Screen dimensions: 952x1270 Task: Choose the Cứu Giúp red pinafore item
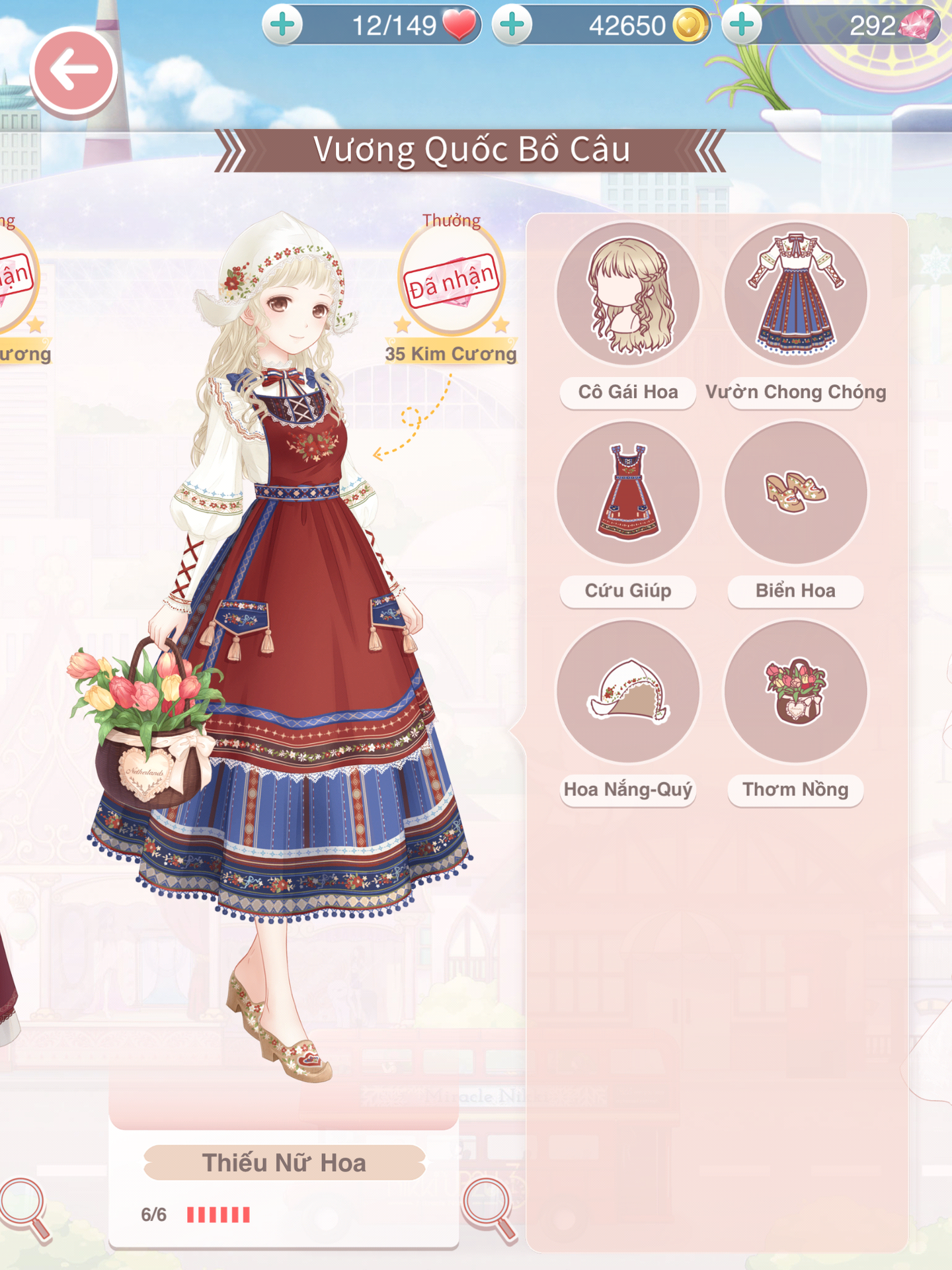[627, 493]
